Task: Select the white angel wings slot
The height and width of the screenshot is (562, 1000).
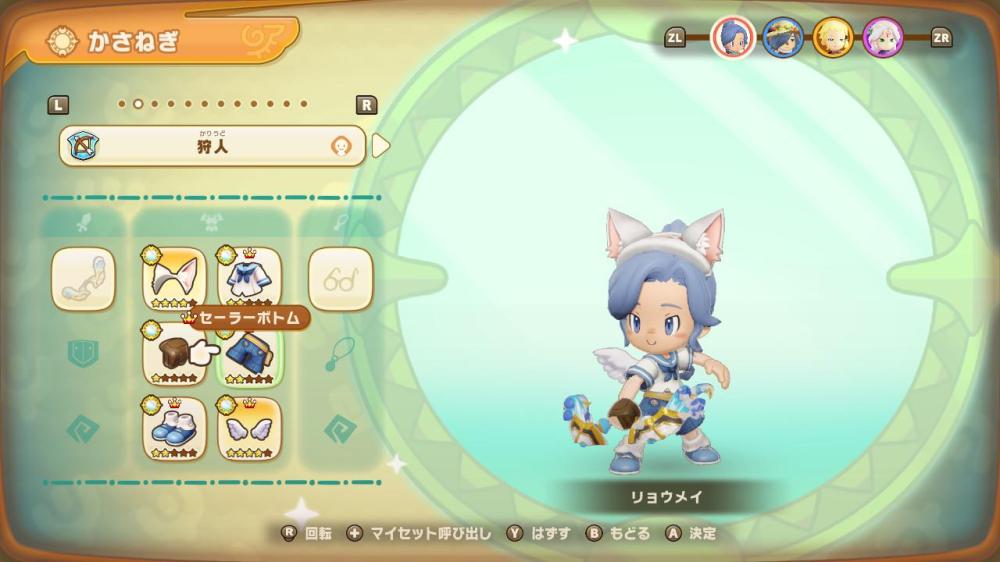Action: pos(249,429)
